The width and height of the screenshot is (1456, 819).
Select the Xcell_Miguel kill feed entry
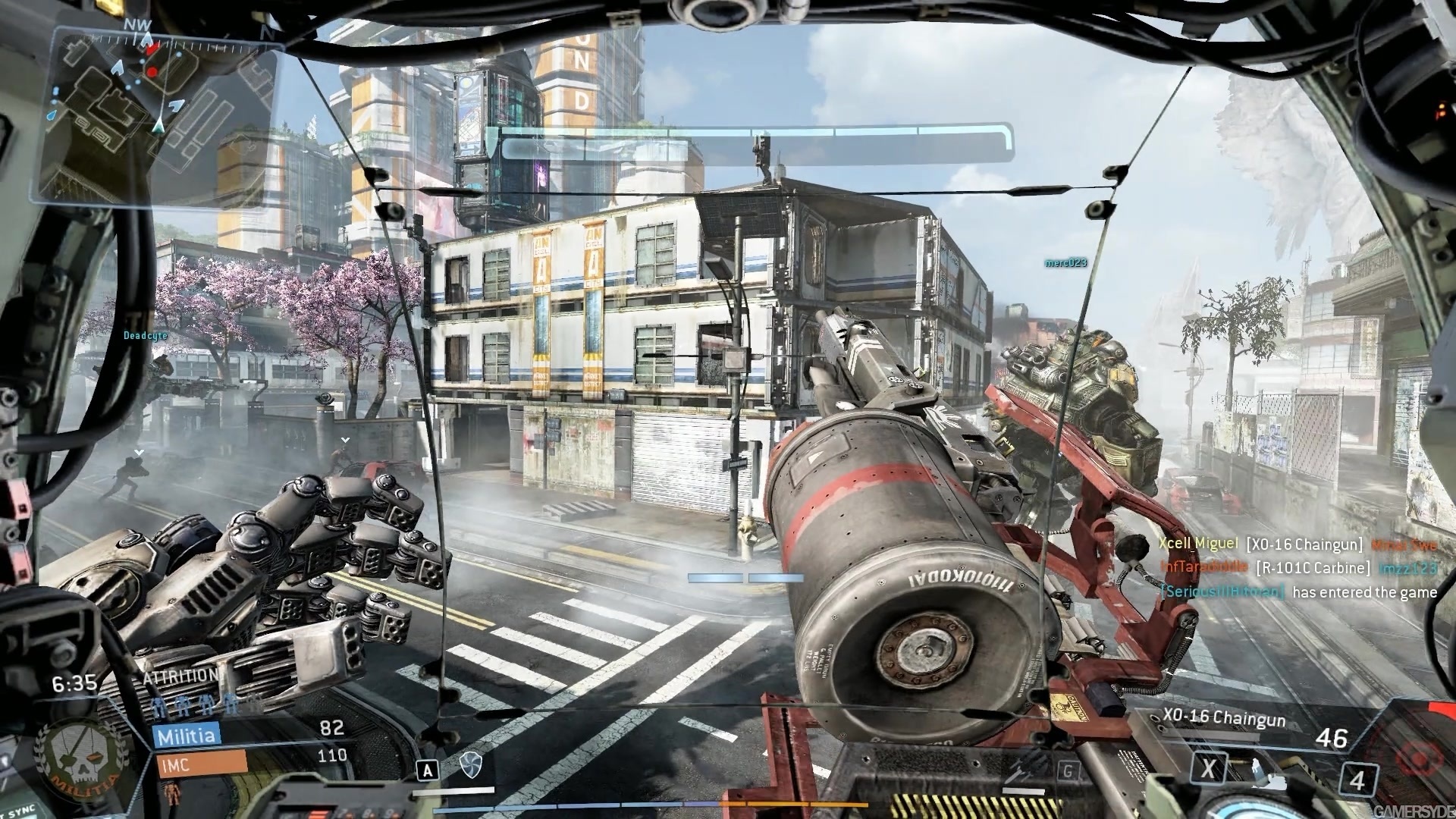1297,544
